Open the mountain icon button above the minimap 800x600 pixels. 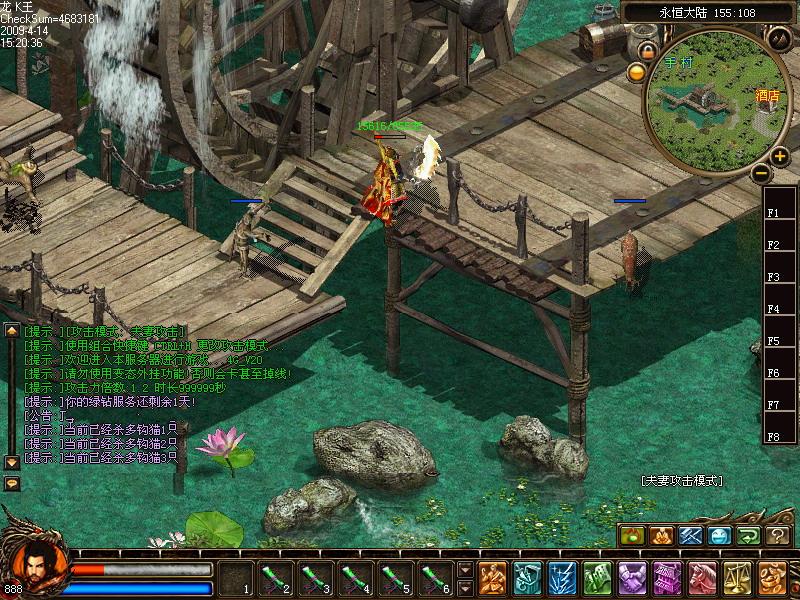coord(780,38)
